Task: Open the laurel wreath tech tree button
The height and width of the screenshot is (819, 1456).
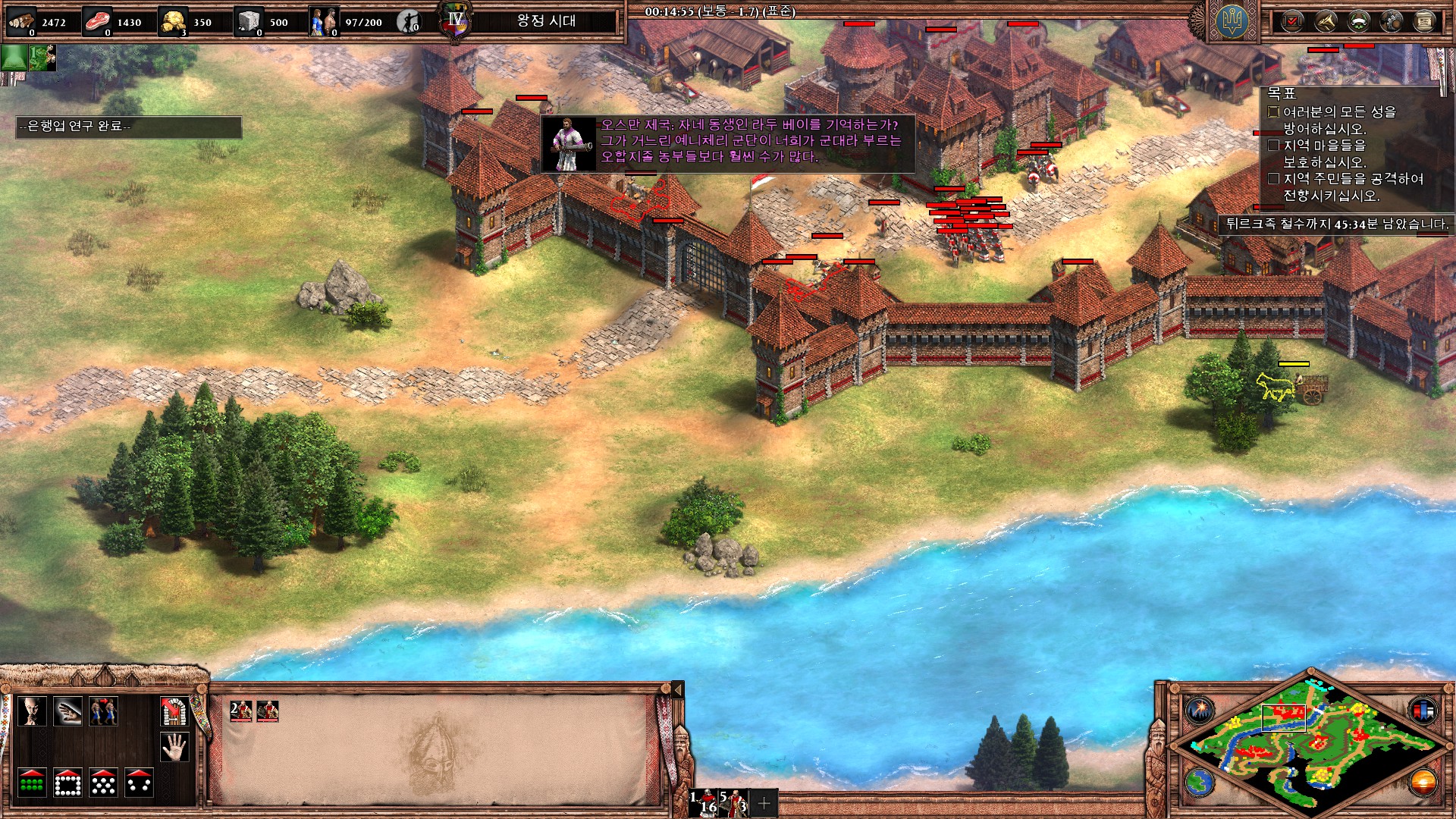Action: click(x=1358, y=21)
